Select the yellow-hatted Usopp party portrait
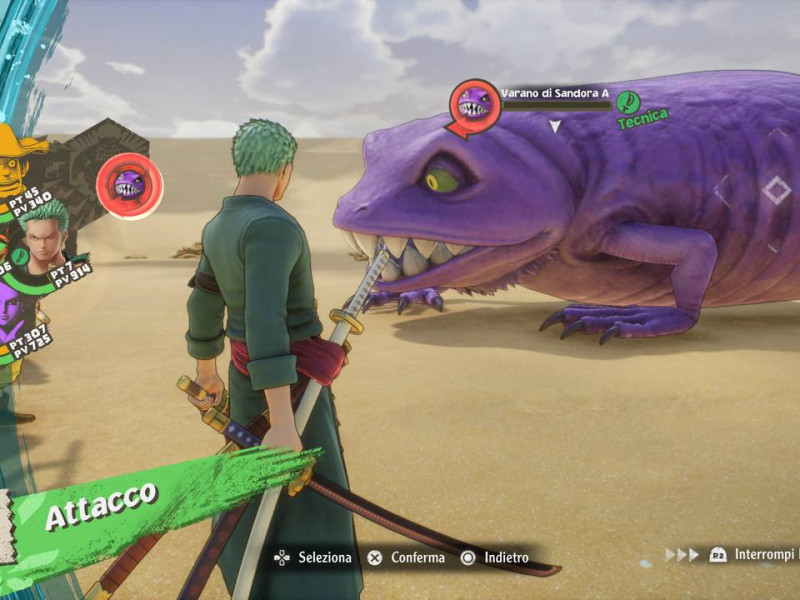 point(14,160)
